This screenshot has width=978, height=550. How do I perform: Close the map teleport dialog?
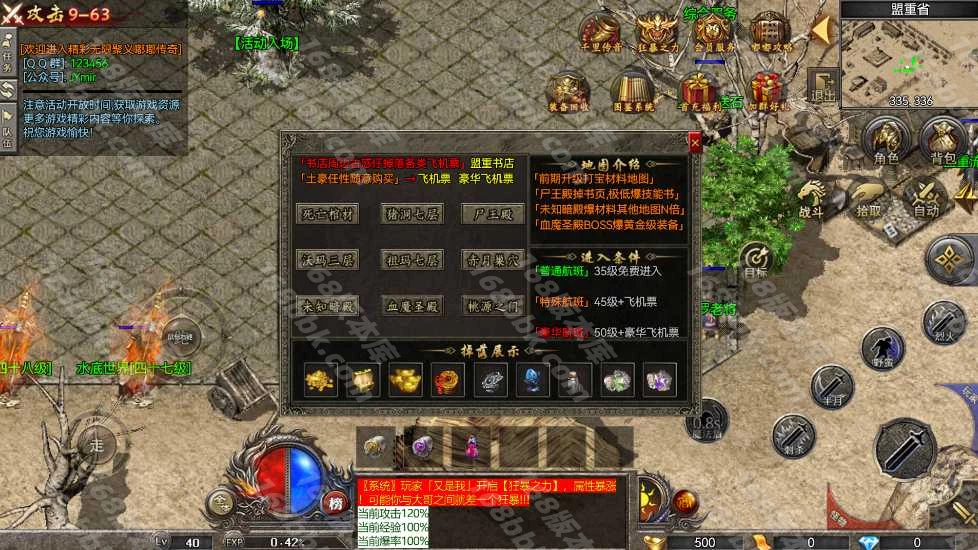[x=695, y=144]
